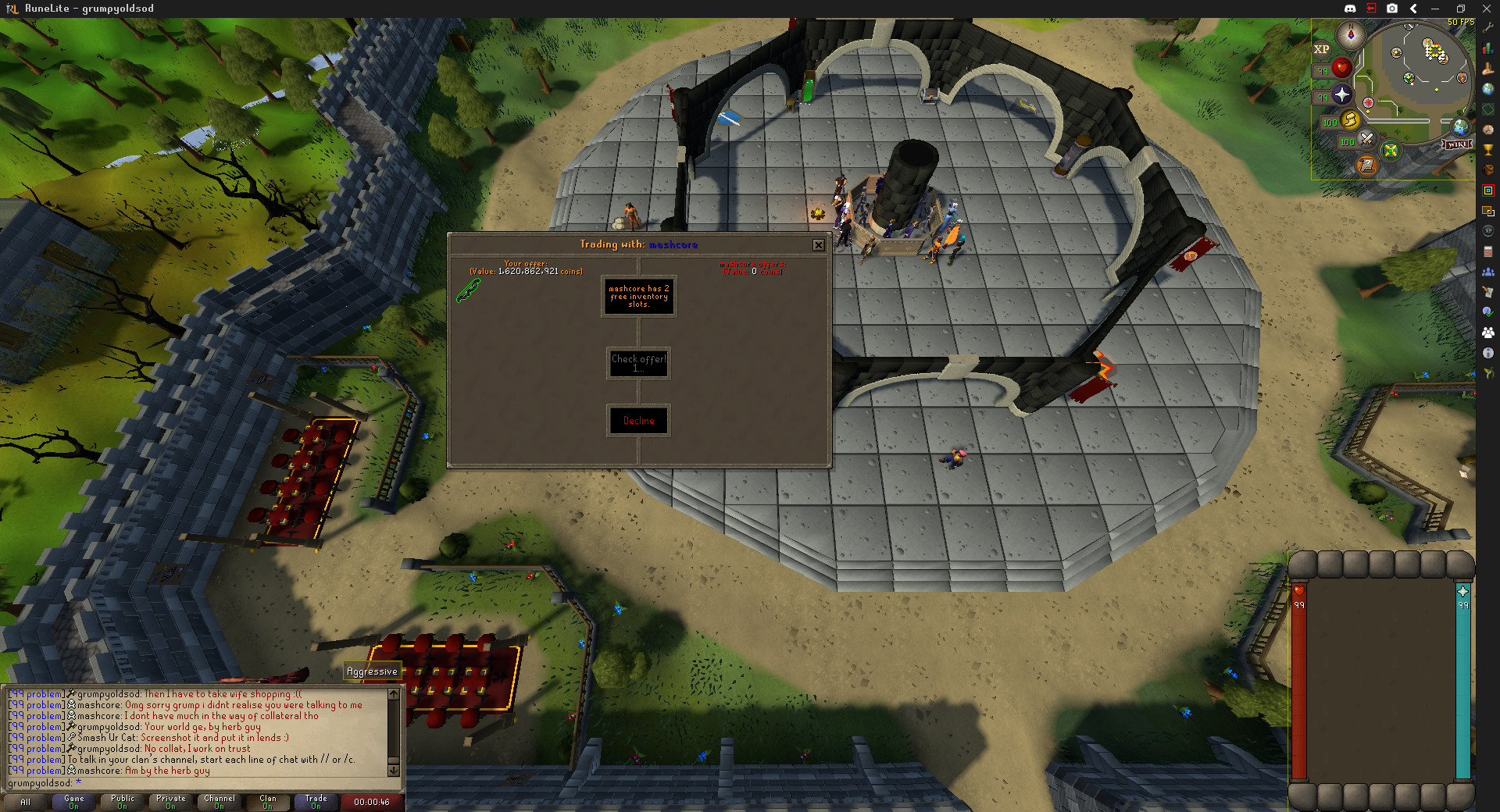
Task: Click the compass on the minimap
Action: pos(1350,35)
